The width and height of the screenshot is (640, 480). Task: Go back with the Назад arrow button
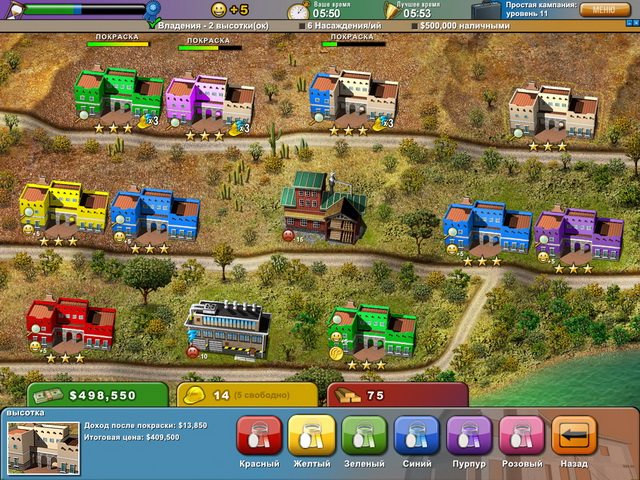point(574,437)
